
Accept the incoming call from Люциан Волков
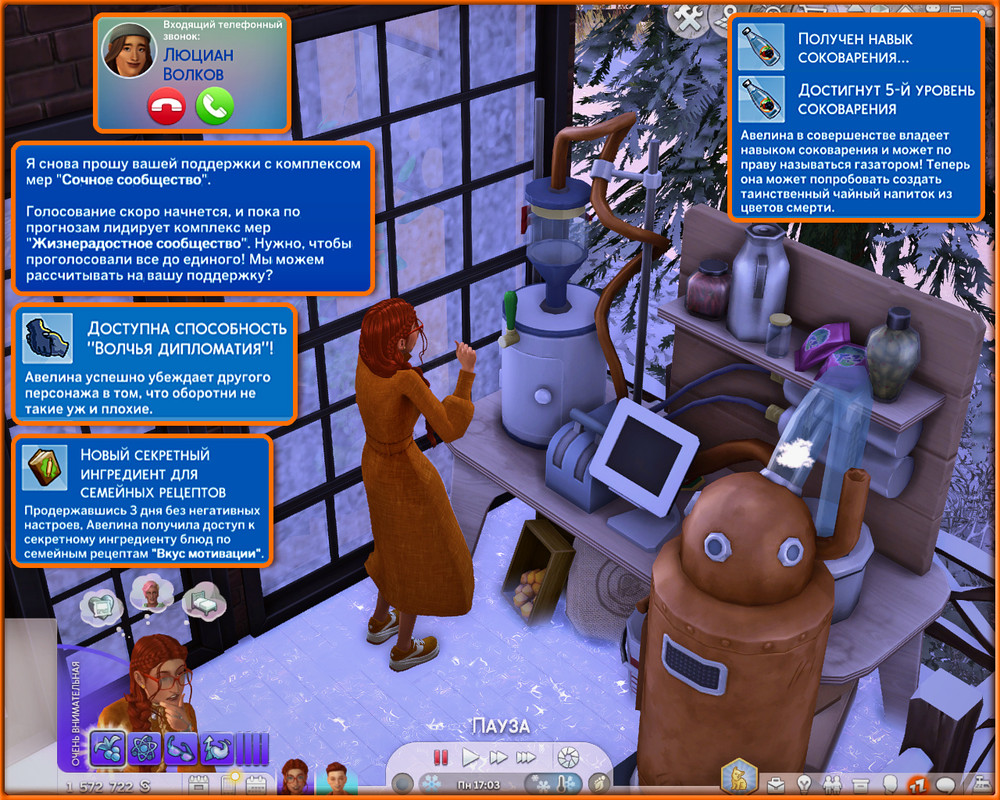click(x=214, y=105)
